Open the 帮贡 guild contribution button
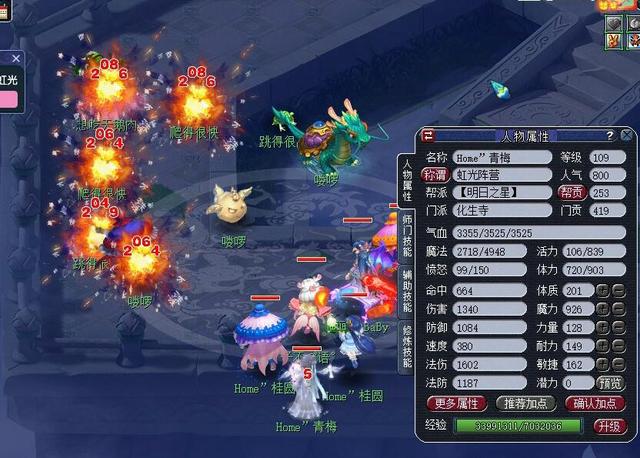The image size is (640, 458). coord(572,192)
